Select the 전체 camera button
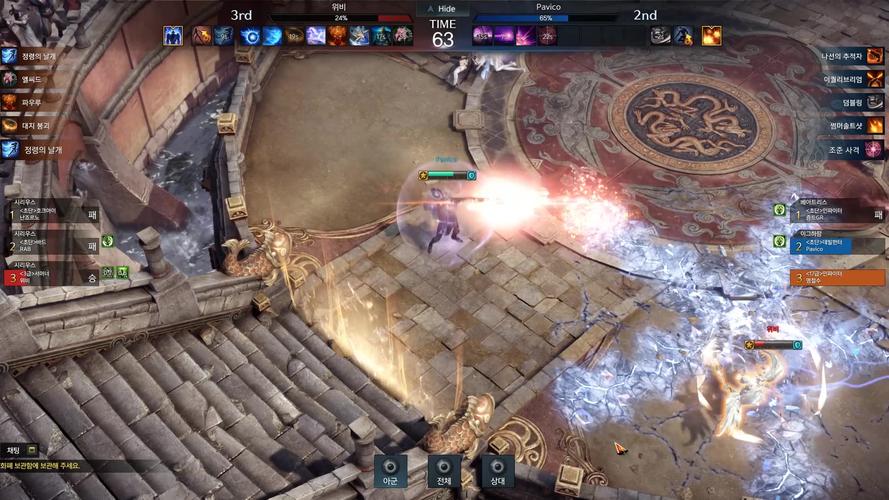 pyautogui.click(x=444, y=471)
